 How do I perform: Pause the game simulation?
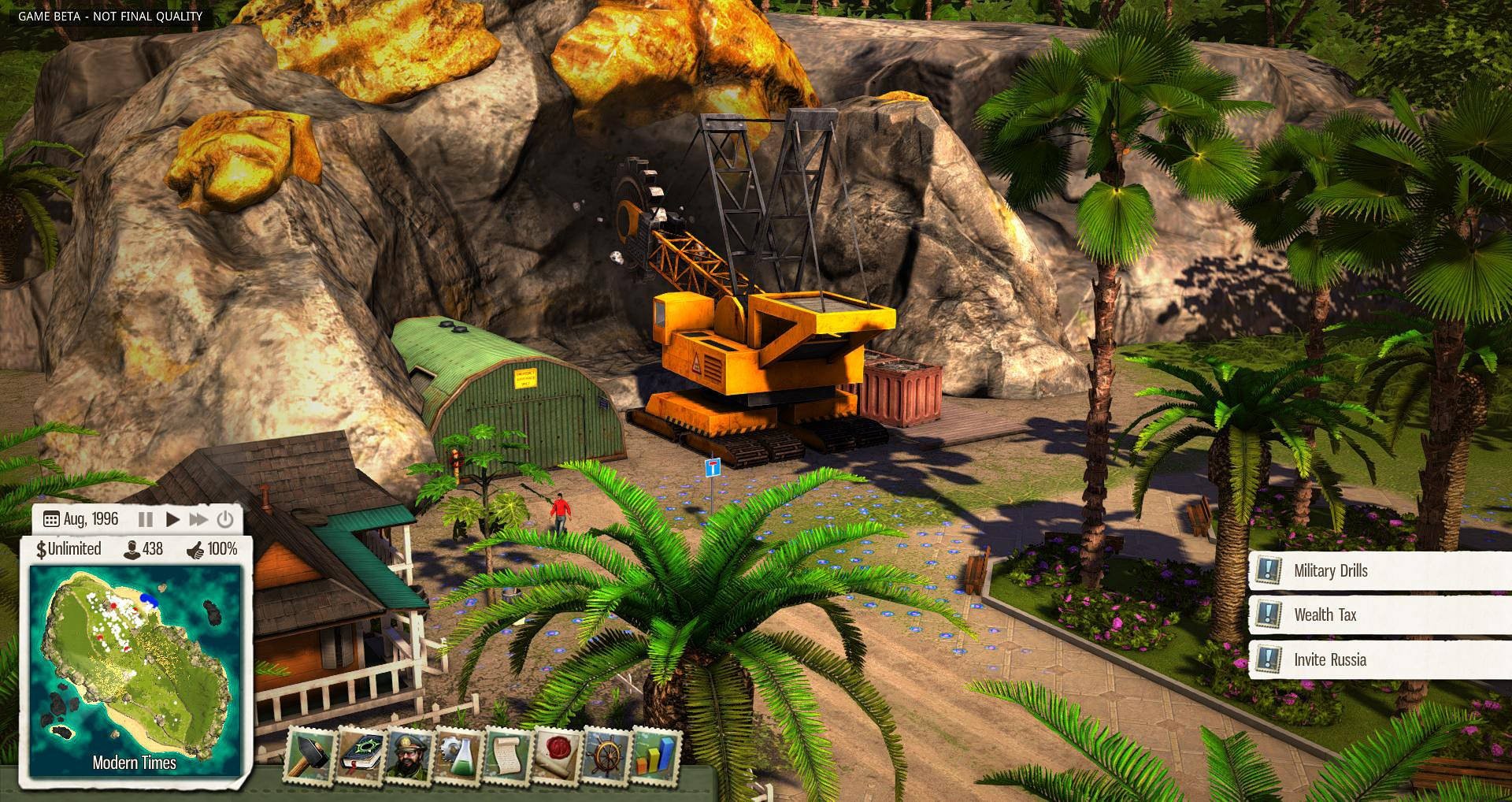(x=145, y=519)
